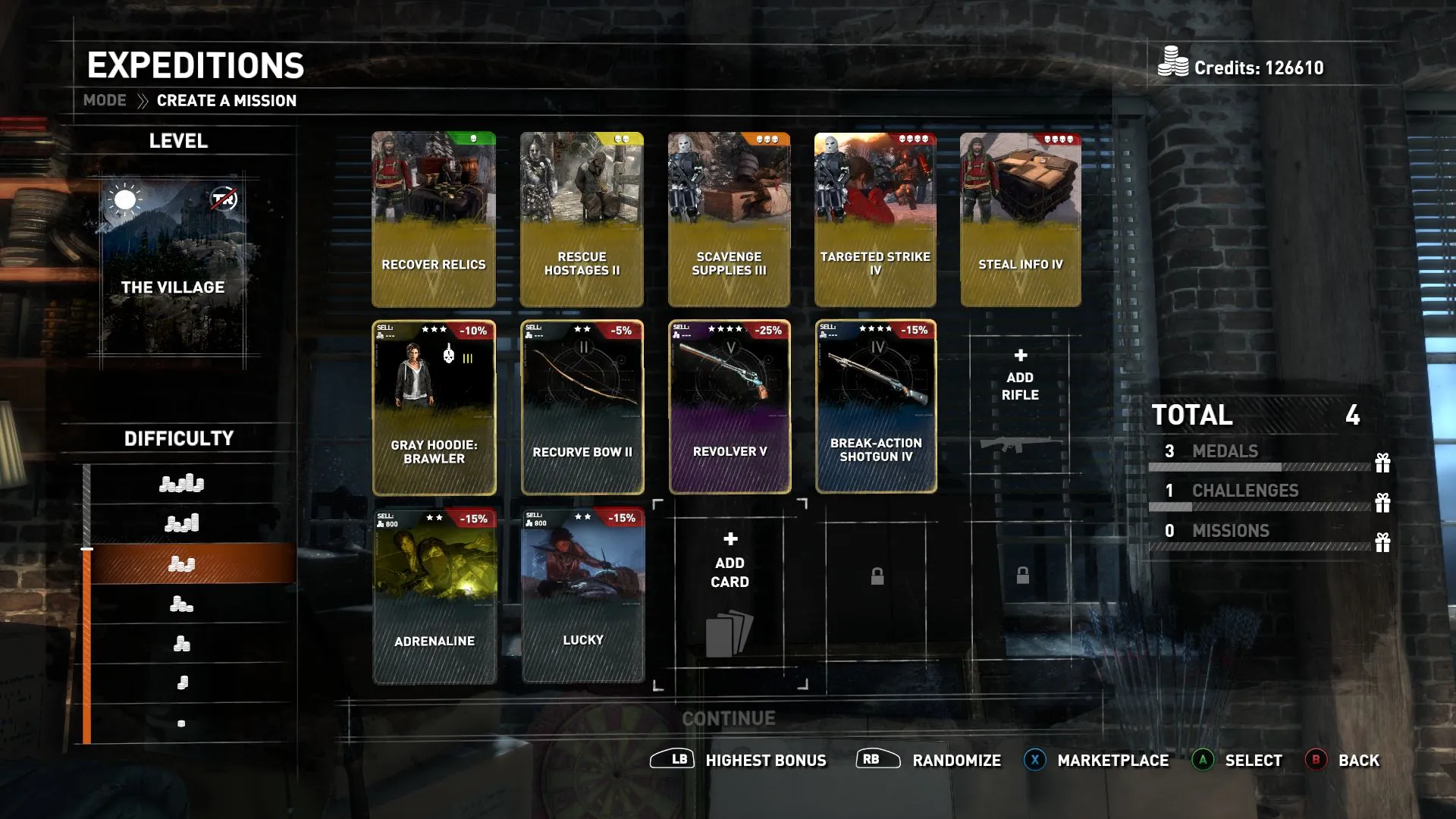
Task: Choose the Lucky card
Action: pyautogui.click(x=582, y=596)
